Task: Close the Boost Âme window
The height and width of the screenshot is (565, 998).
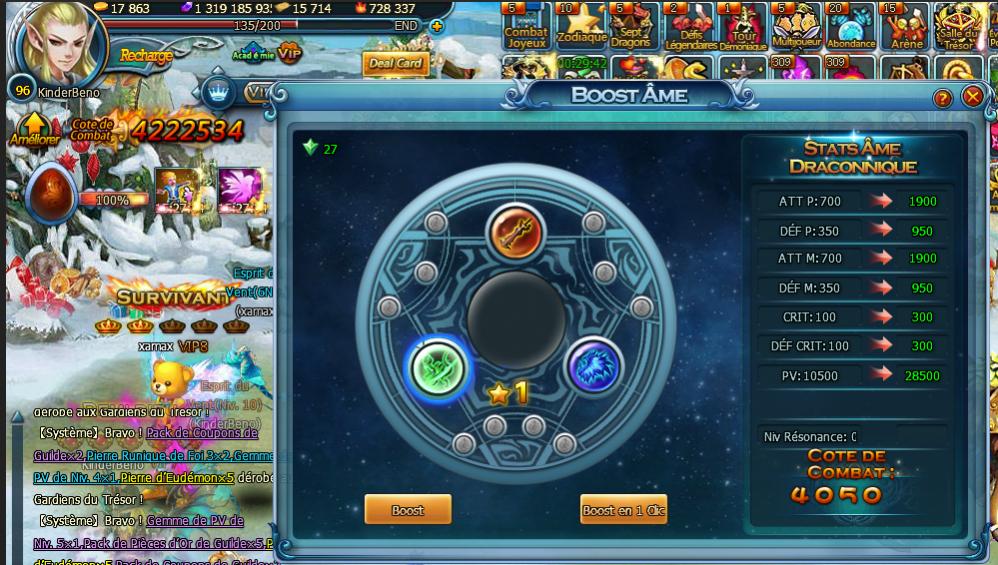Action: tap(972, 97)
